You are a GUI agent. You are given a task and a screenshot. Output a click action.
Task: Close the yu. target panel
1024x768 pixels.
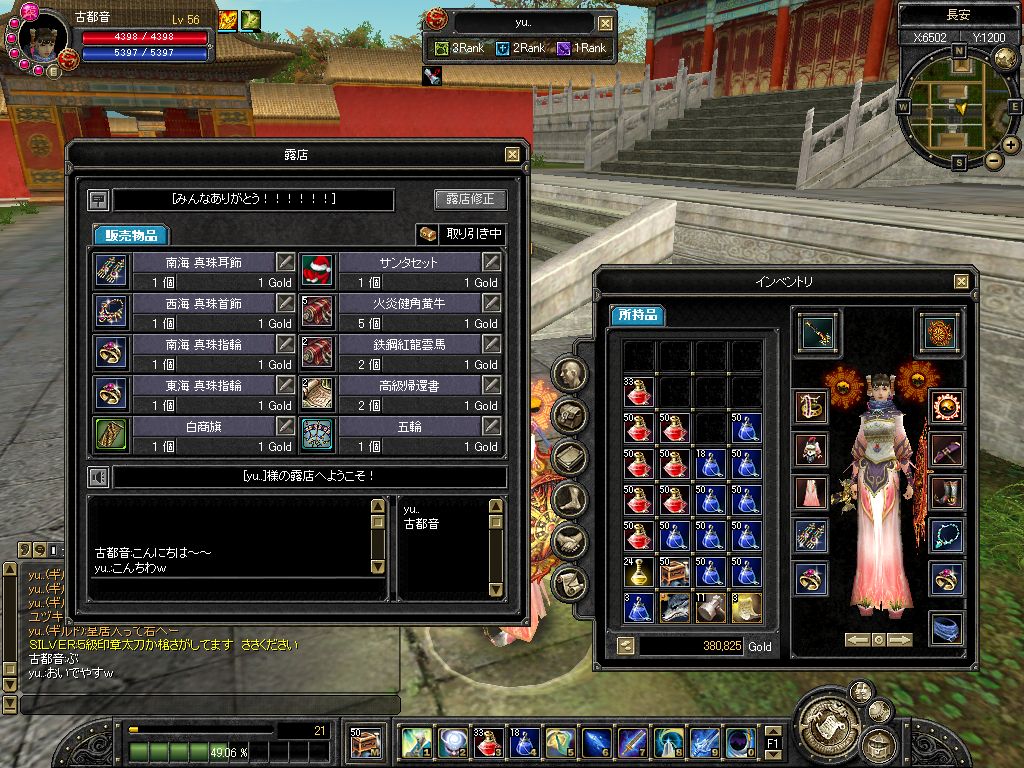click(605, 23)
